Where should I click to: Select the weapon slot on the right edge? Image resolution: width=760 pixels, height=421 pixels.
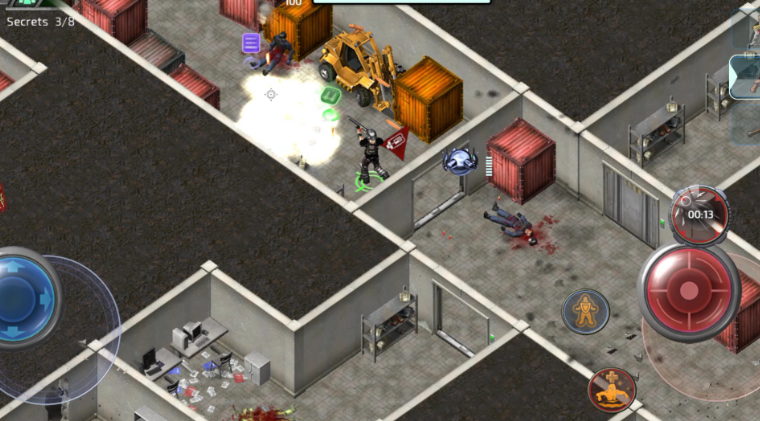point(746,77)
